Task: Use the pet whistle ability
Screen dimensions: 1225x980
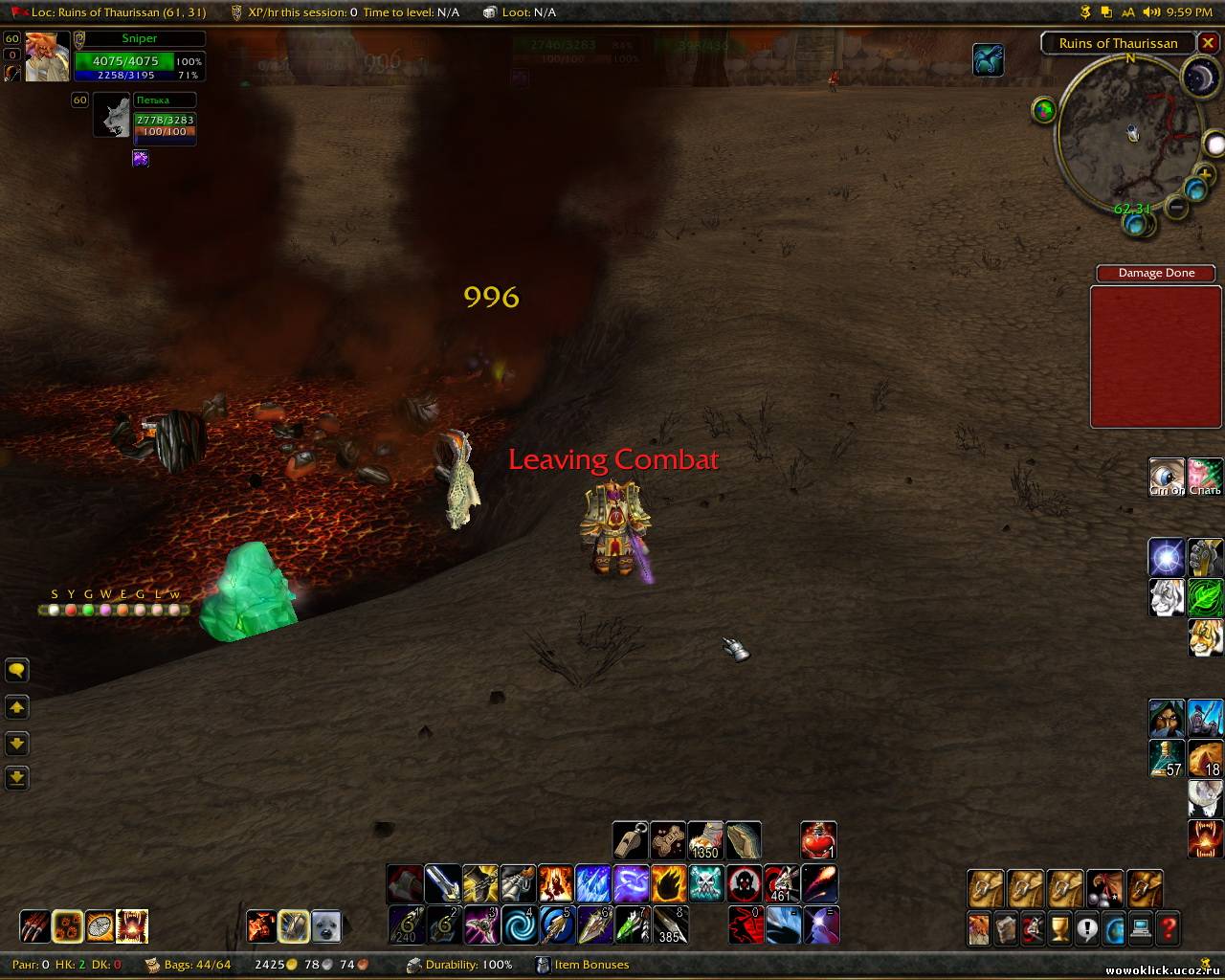Action: tap(630, 840)
